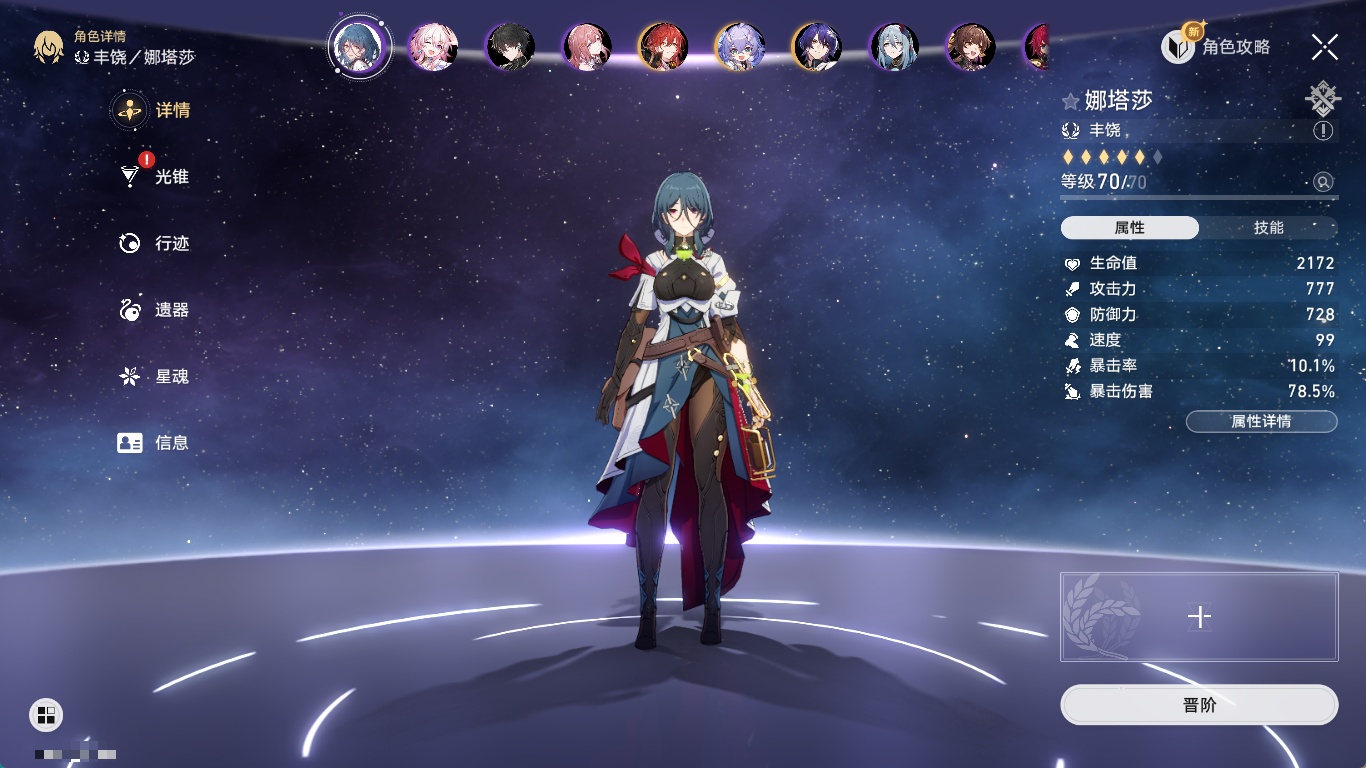Screen dimensions: 1366x768
Task: Open the 角色攻略 character guide
Action: 1216,46
